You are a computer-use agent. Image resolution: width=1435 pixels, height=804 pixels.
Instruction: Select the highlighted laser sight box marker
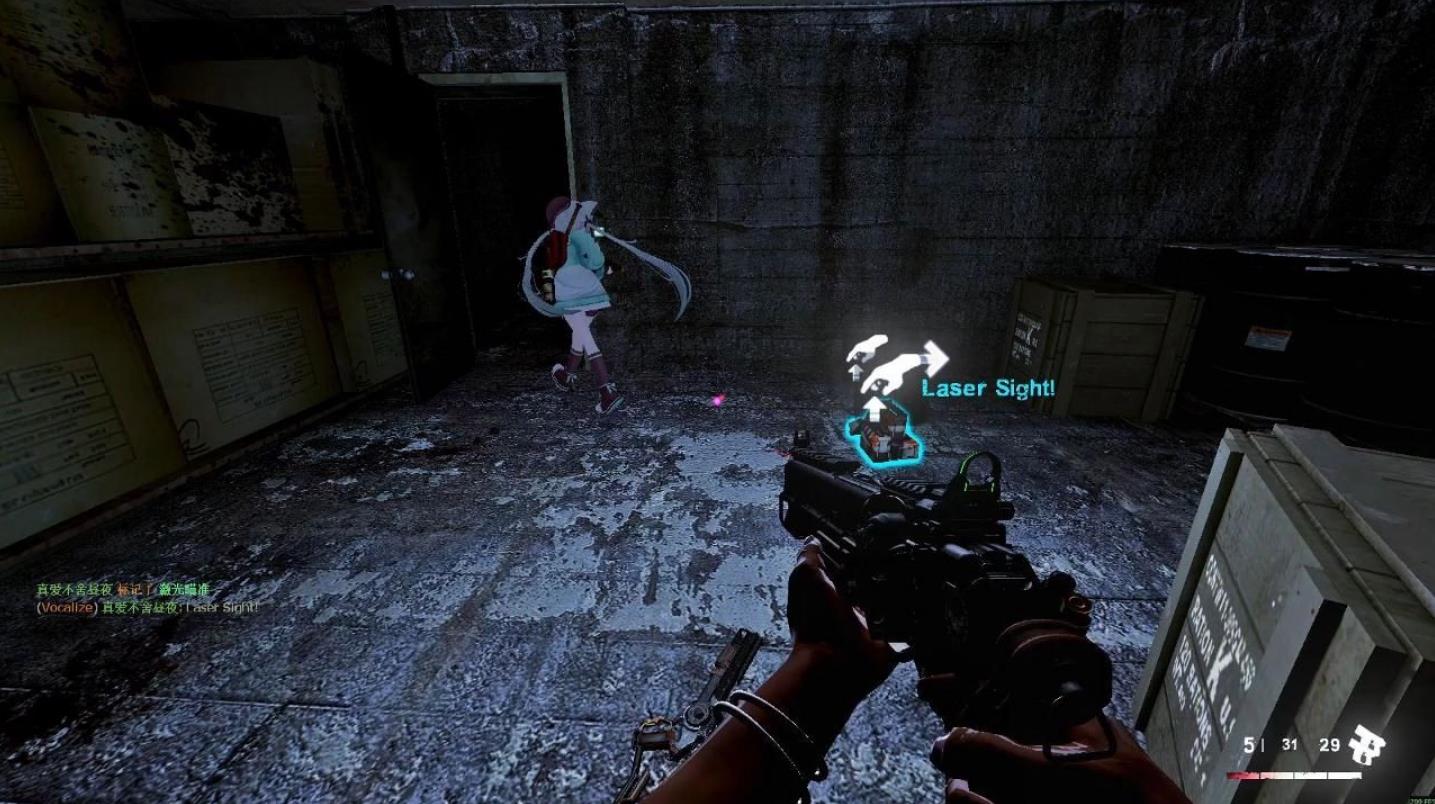point(881,438)
